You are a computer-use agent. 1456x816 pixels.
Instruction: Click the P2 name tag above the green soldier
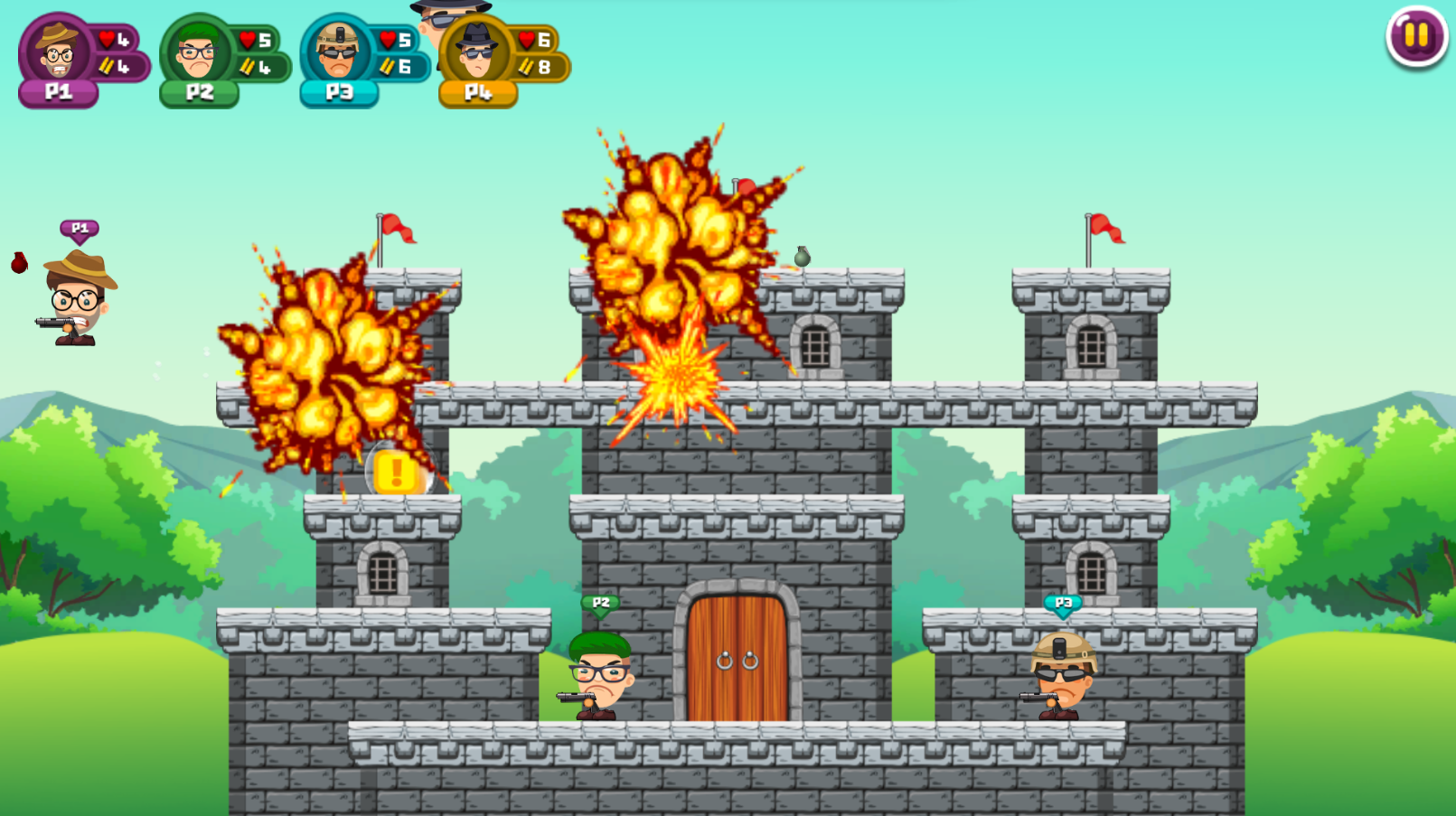coord(601,600)
